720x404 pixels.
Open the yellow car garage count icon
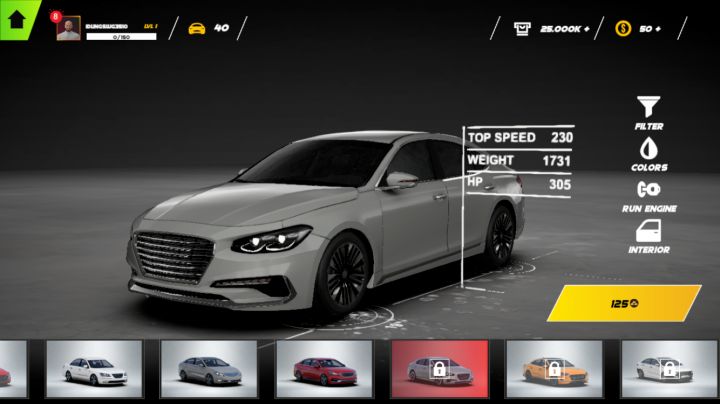pos(197,28)
